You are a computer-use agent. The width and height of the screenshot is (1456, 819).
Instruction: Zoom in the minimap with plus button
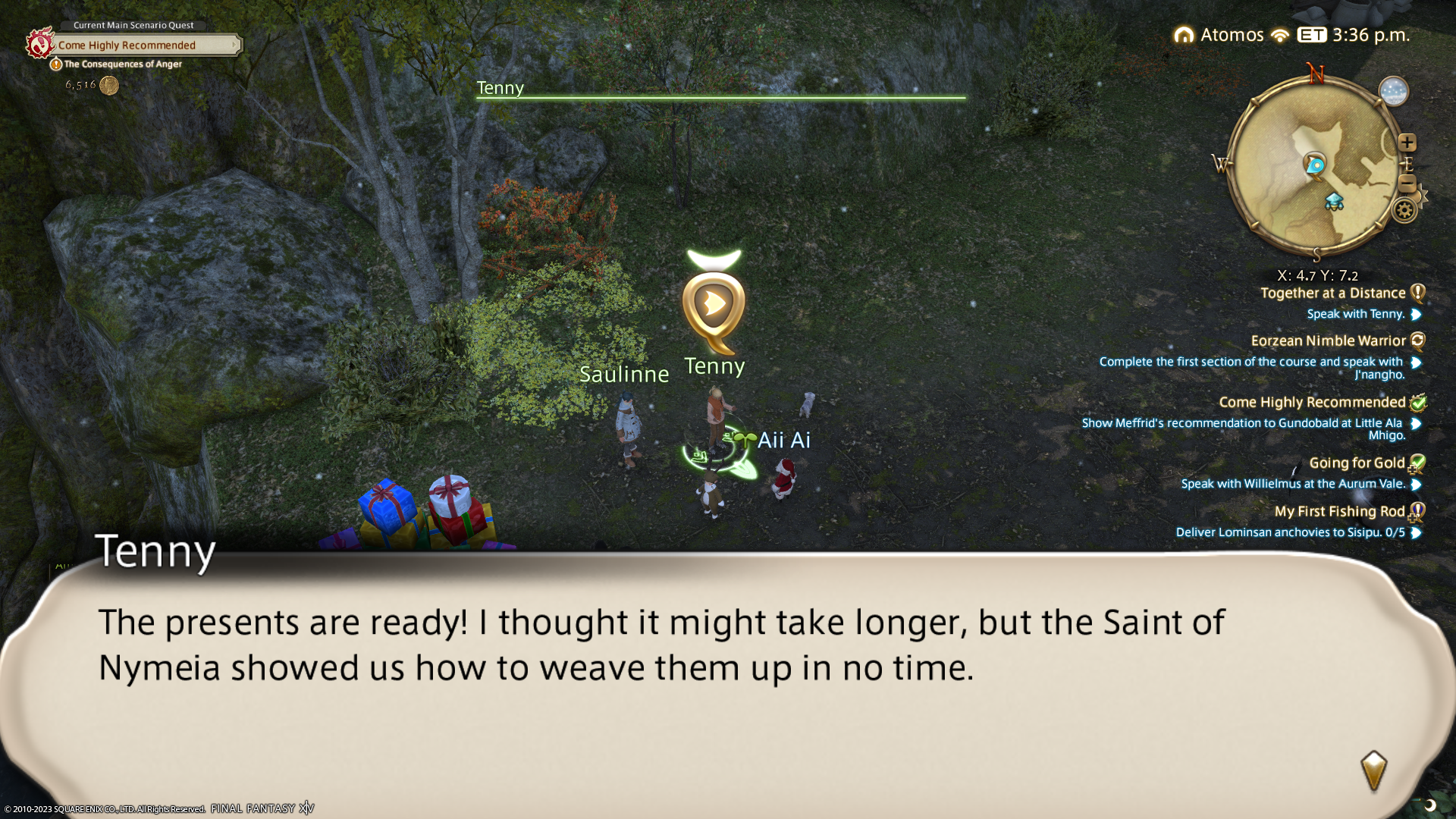pos(1407,143)
